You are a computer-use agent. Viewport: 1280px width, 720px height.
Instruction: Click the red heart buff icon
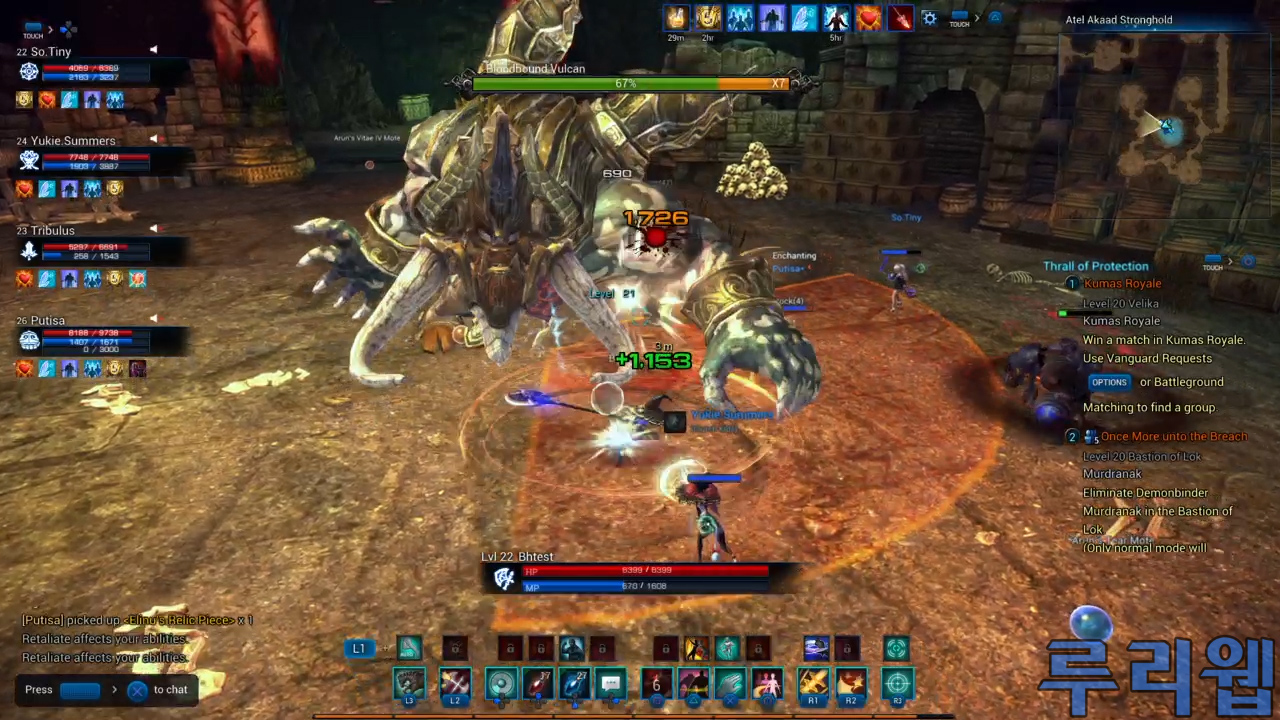[868, 19]
